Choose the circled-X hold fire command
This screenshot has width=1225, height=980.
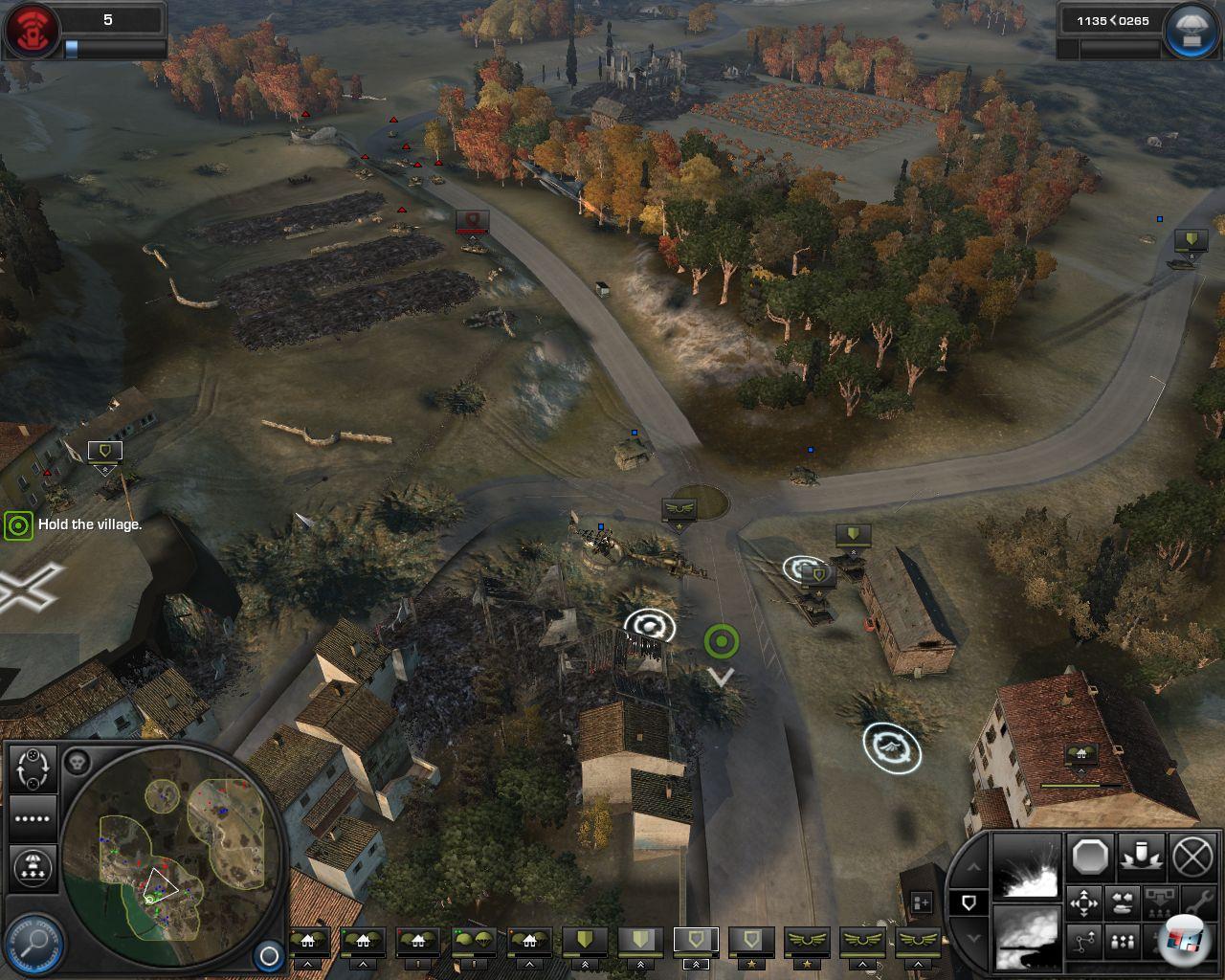[1192, 856]
